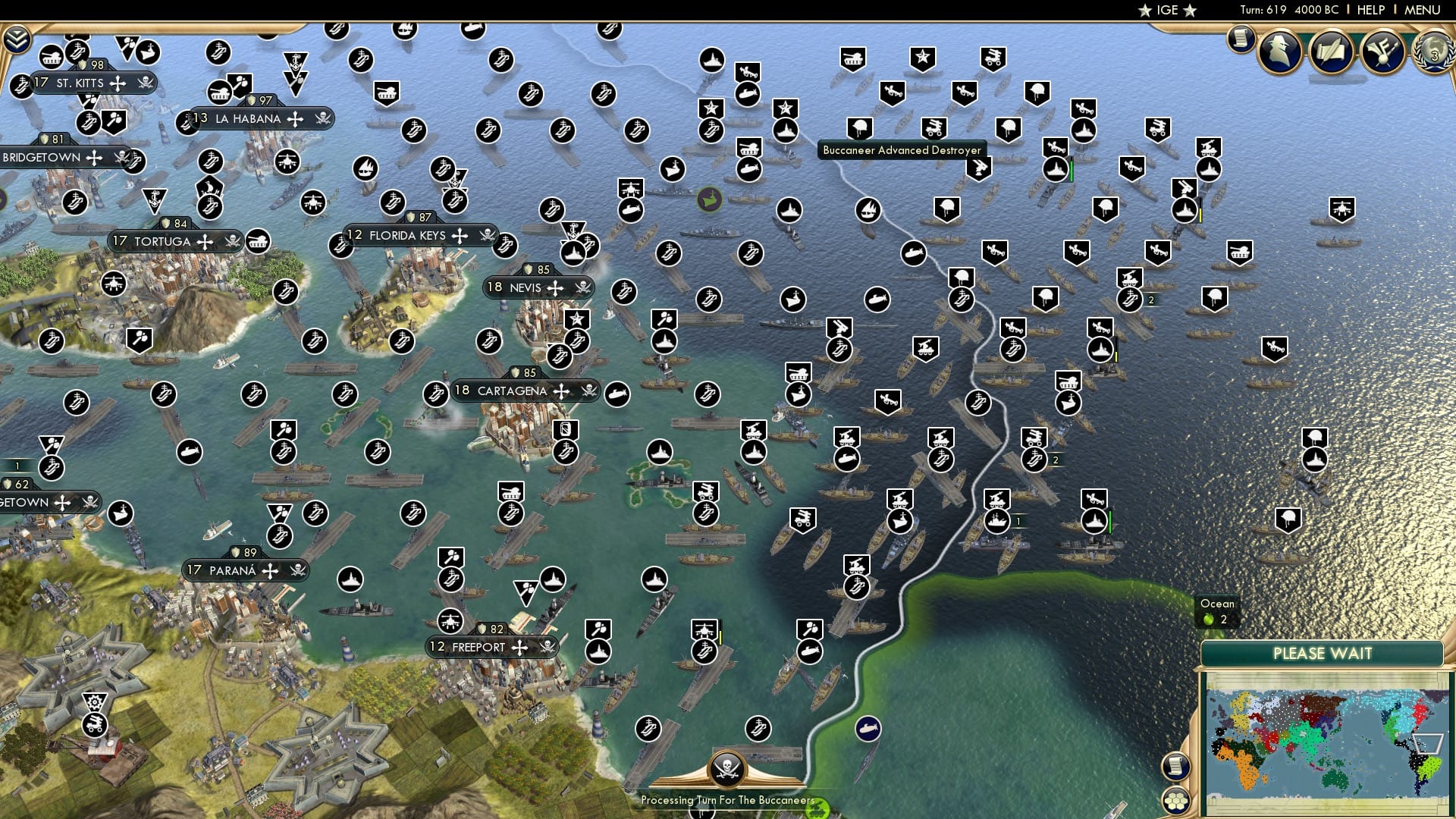
Task: Open the notification log scroll icon top-right
Action: 1241,39
